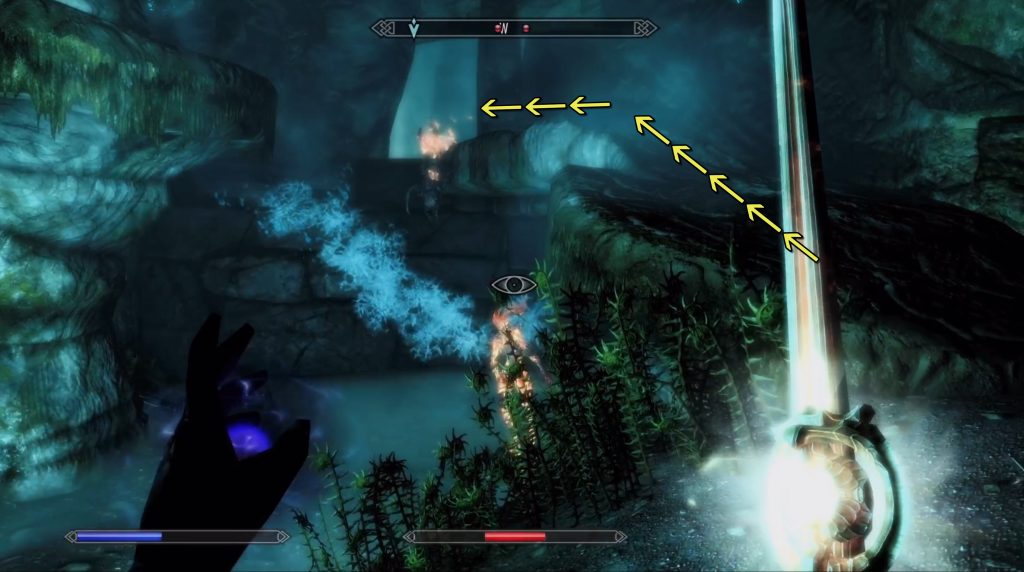Select the sneak eye detection icon
The width and height of the screenshot is (1024, 572).
[x=514, y=285]
